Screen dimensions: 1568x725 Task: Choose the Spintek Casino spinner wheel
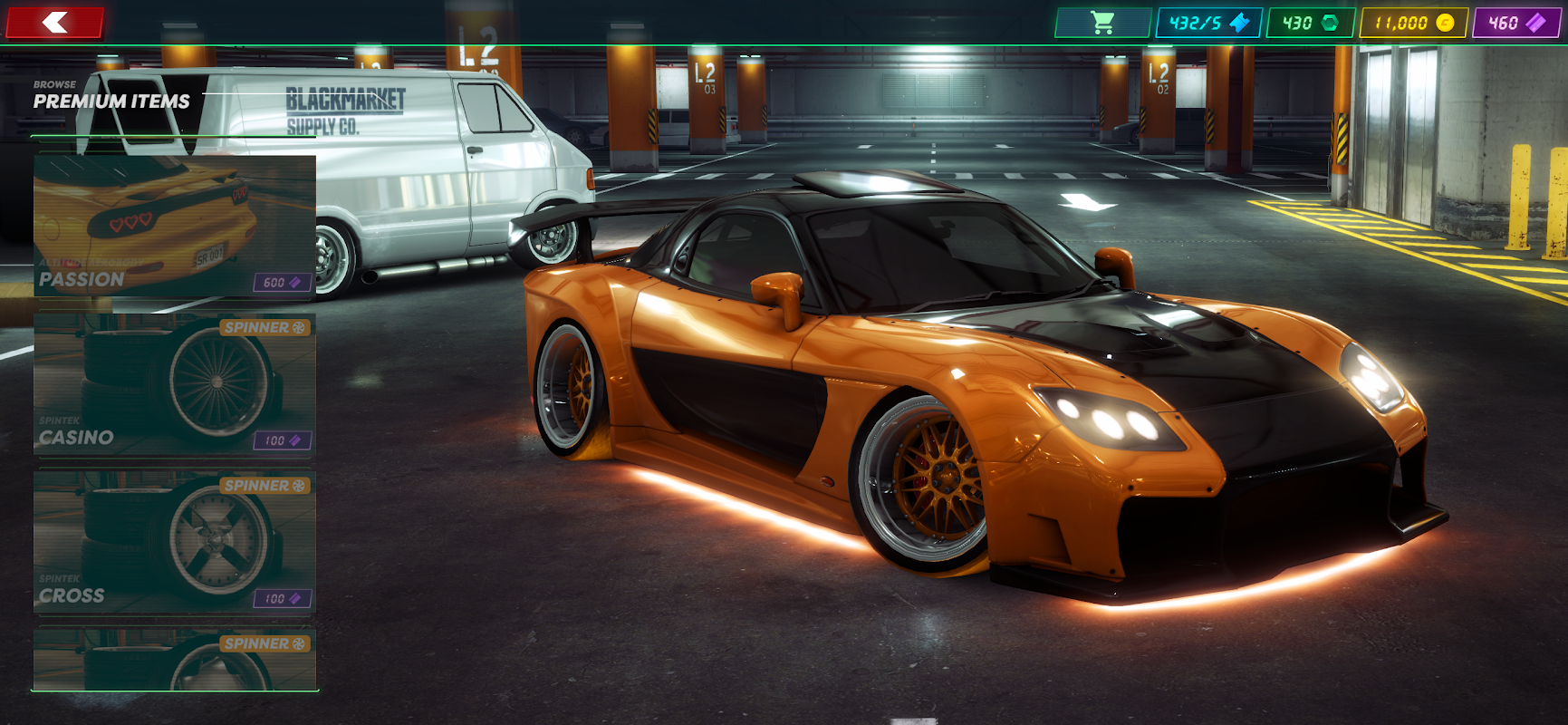pos(175,383)
